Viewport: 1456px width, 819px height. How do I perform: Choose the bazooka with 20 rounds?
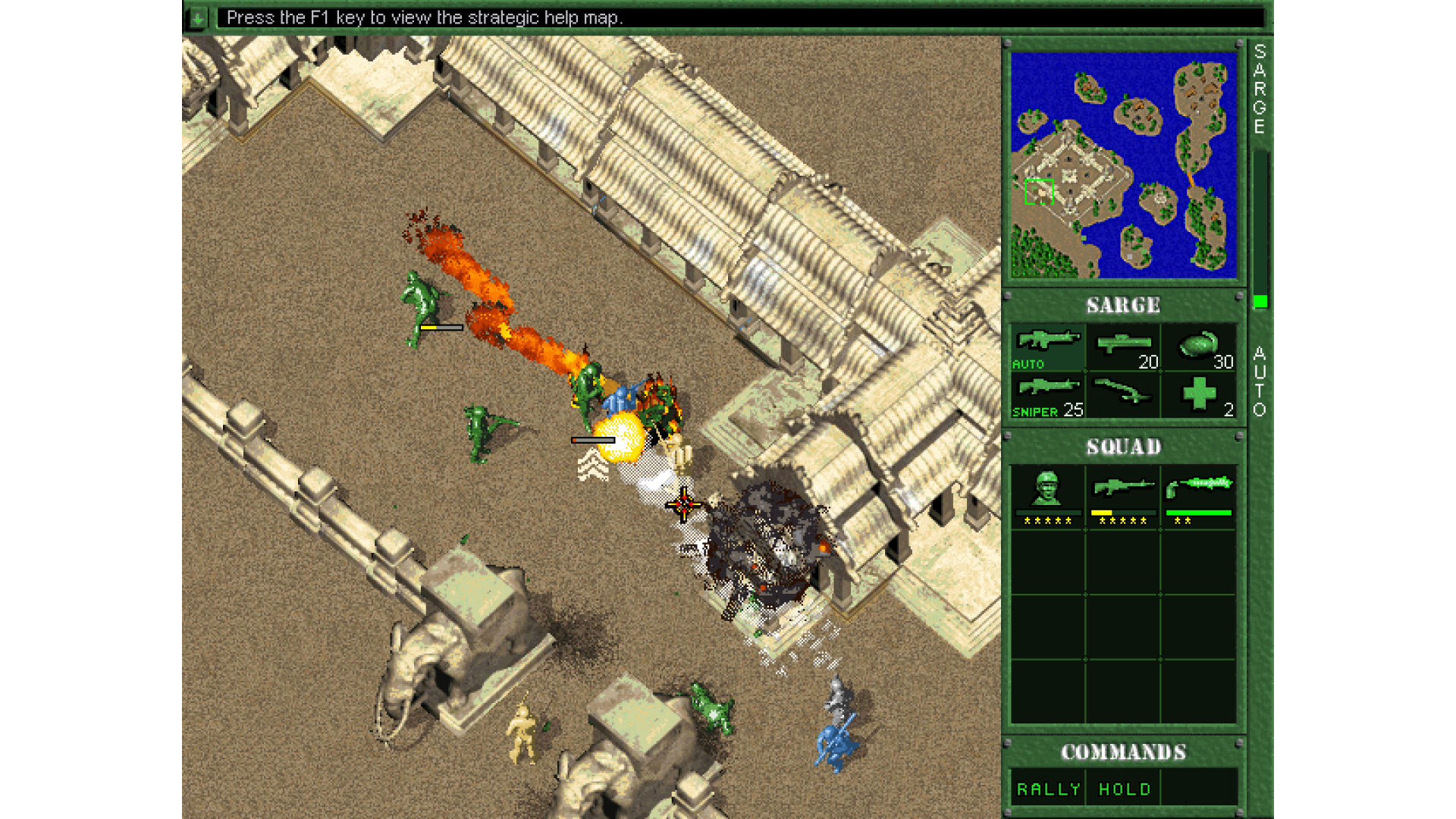pyautogui.click(x=1123, y=348)
